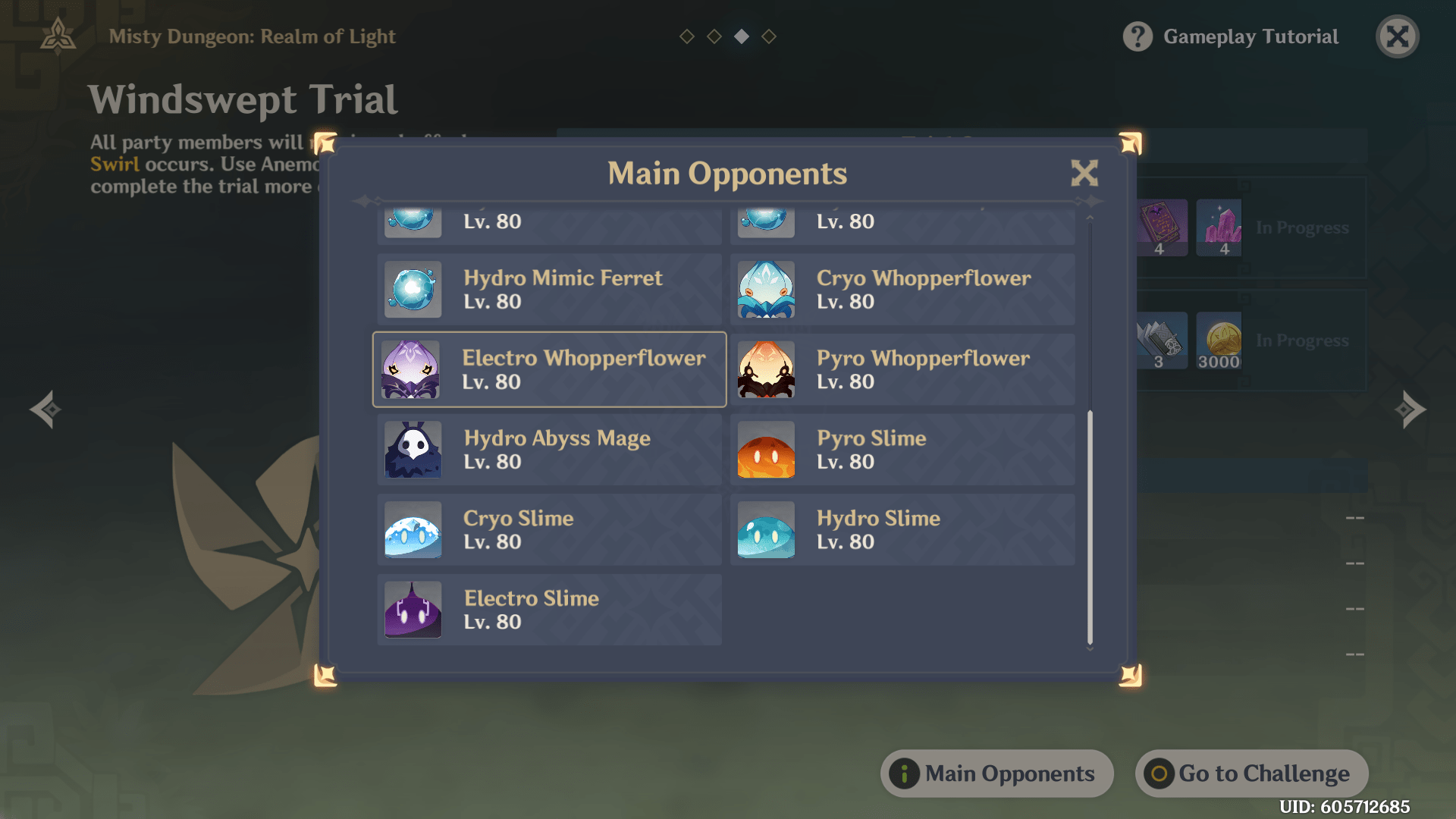Select the Electro Whopperflower opponent icon
Image resolution: width=1456 pixels, height=819 pixels.
point(413,369)
